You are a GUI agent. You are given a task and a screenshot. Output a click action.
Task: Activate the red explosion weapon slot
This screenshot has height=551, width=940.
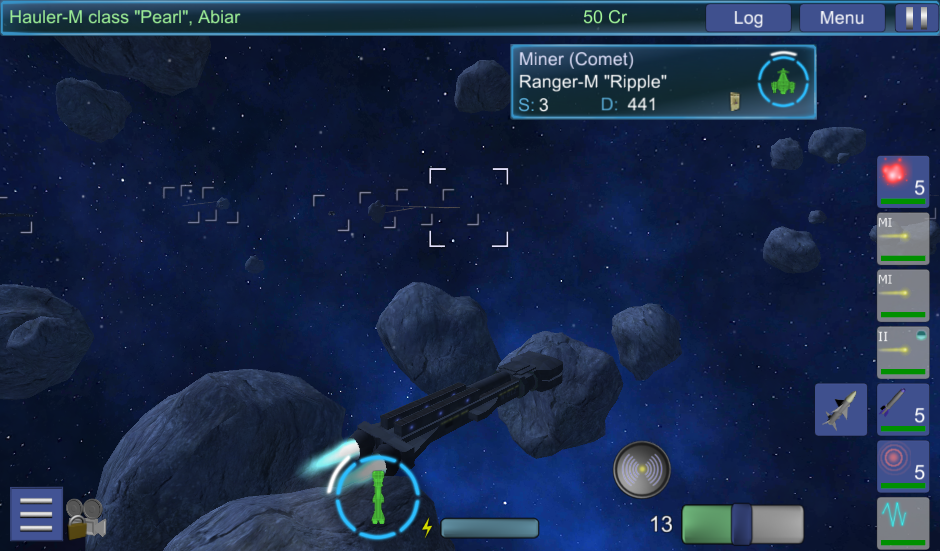pyautogui.click(x=903, y=181)
